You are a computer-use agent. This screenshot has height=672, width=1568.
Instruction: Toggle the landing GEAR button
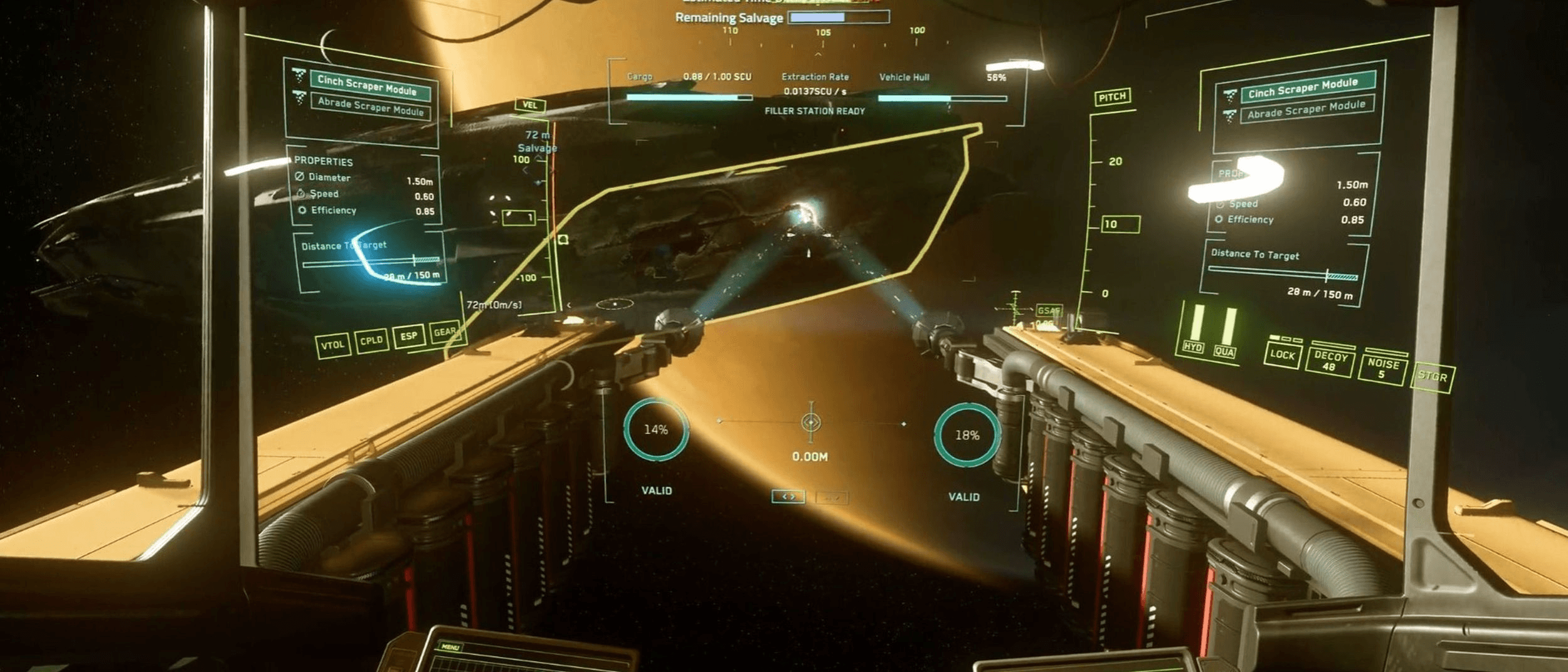click(445, 332)
